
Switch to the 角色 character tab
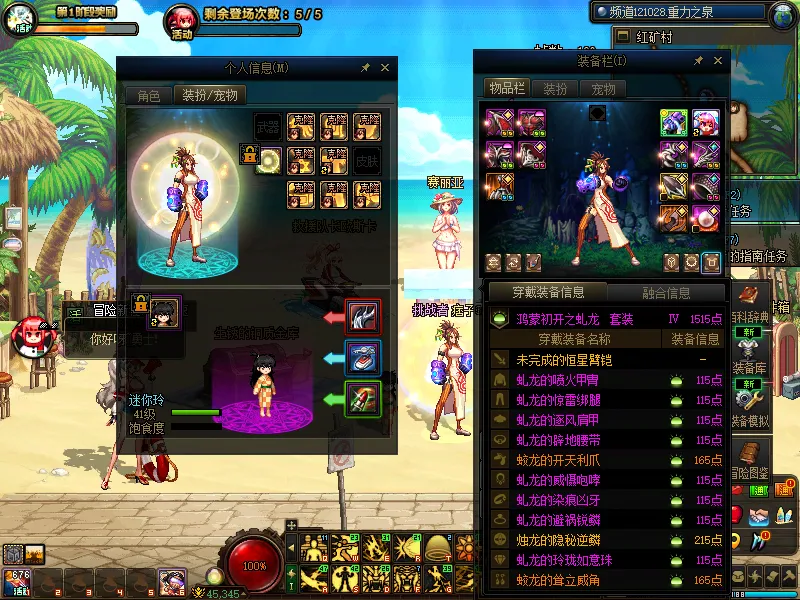click(149, 96)
